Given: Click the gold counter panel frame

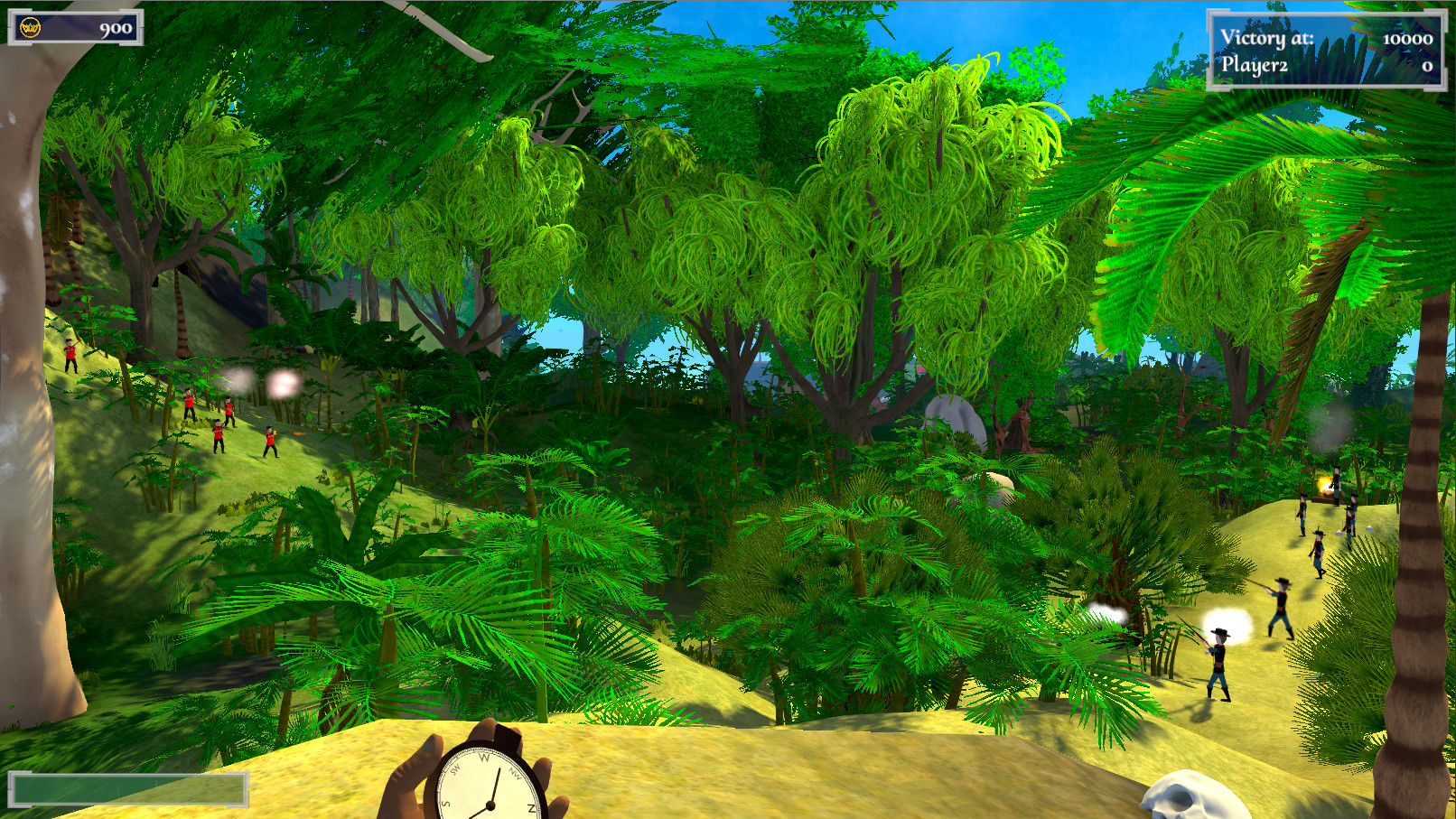Looking at the screenshot, I should pyautogui.click(x=77, y=27).
